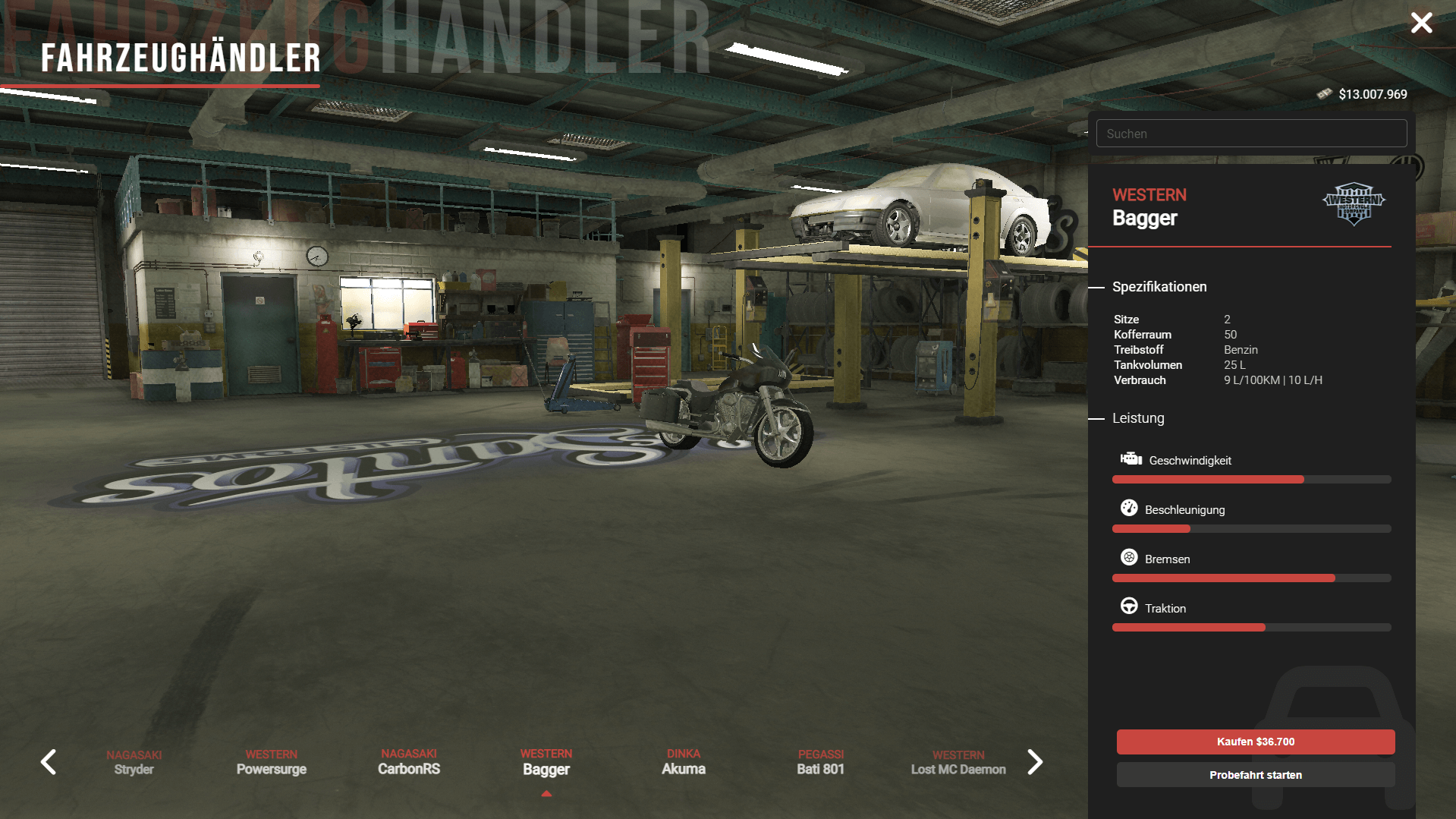The image size is (1456, 819).
Task: Choose the Dinka Akuma
Action: [x=684, y=762]
